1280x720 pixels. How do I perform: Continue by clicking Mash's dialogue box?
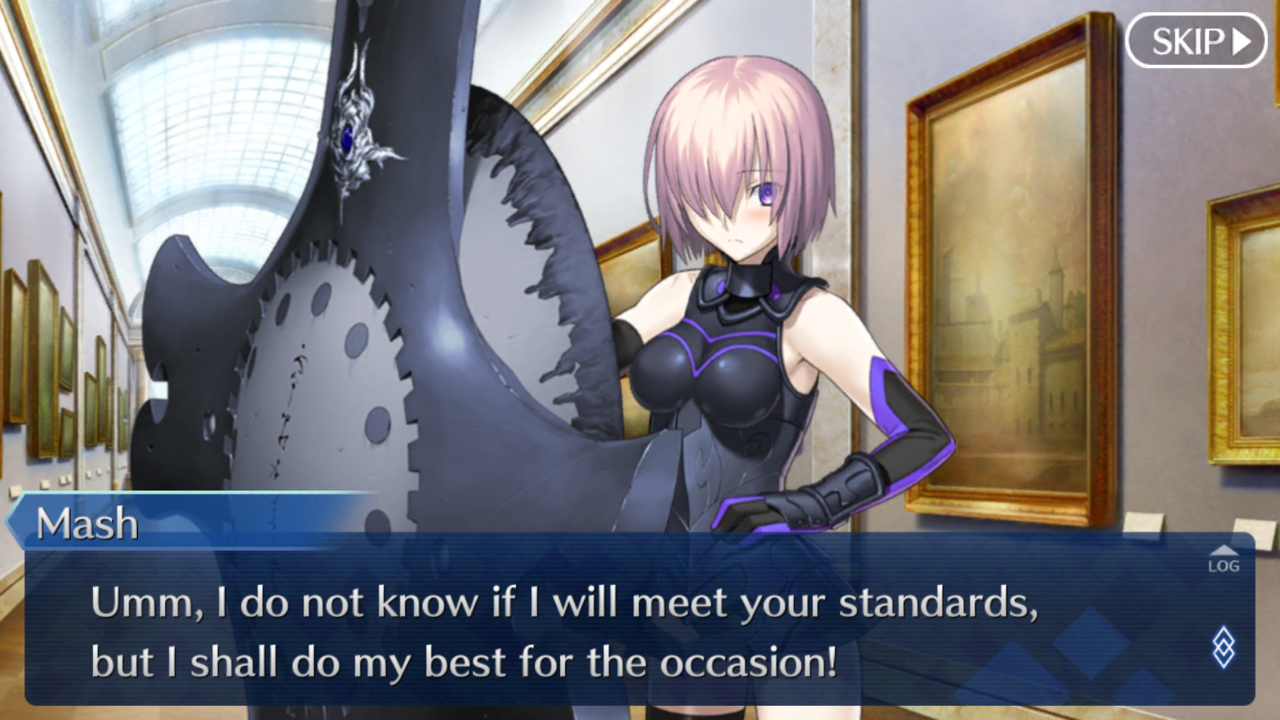(600, 630)
